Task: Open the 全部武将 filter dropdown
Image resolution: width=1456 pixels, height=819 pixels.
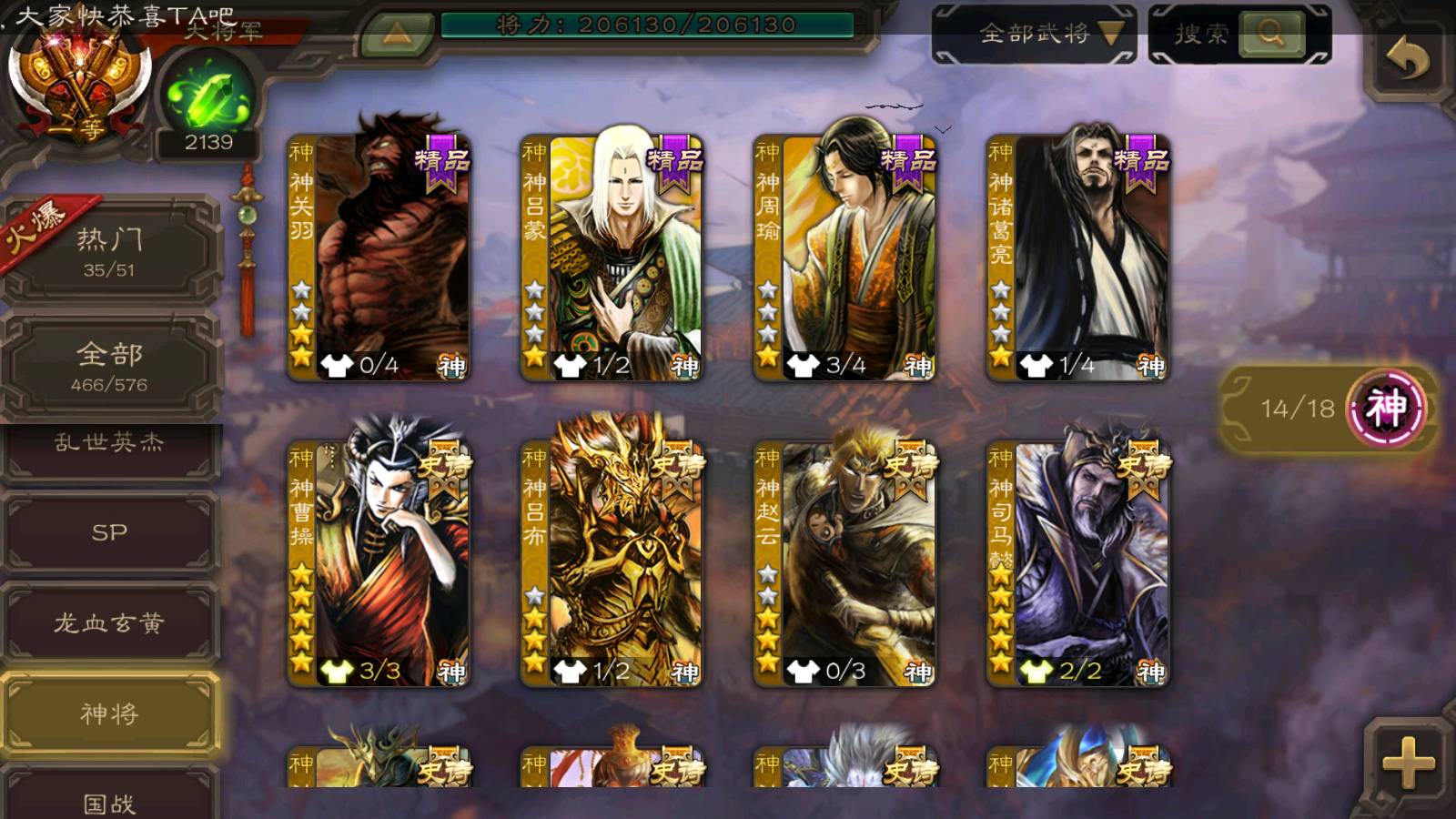Action: tap(1035, 35)
